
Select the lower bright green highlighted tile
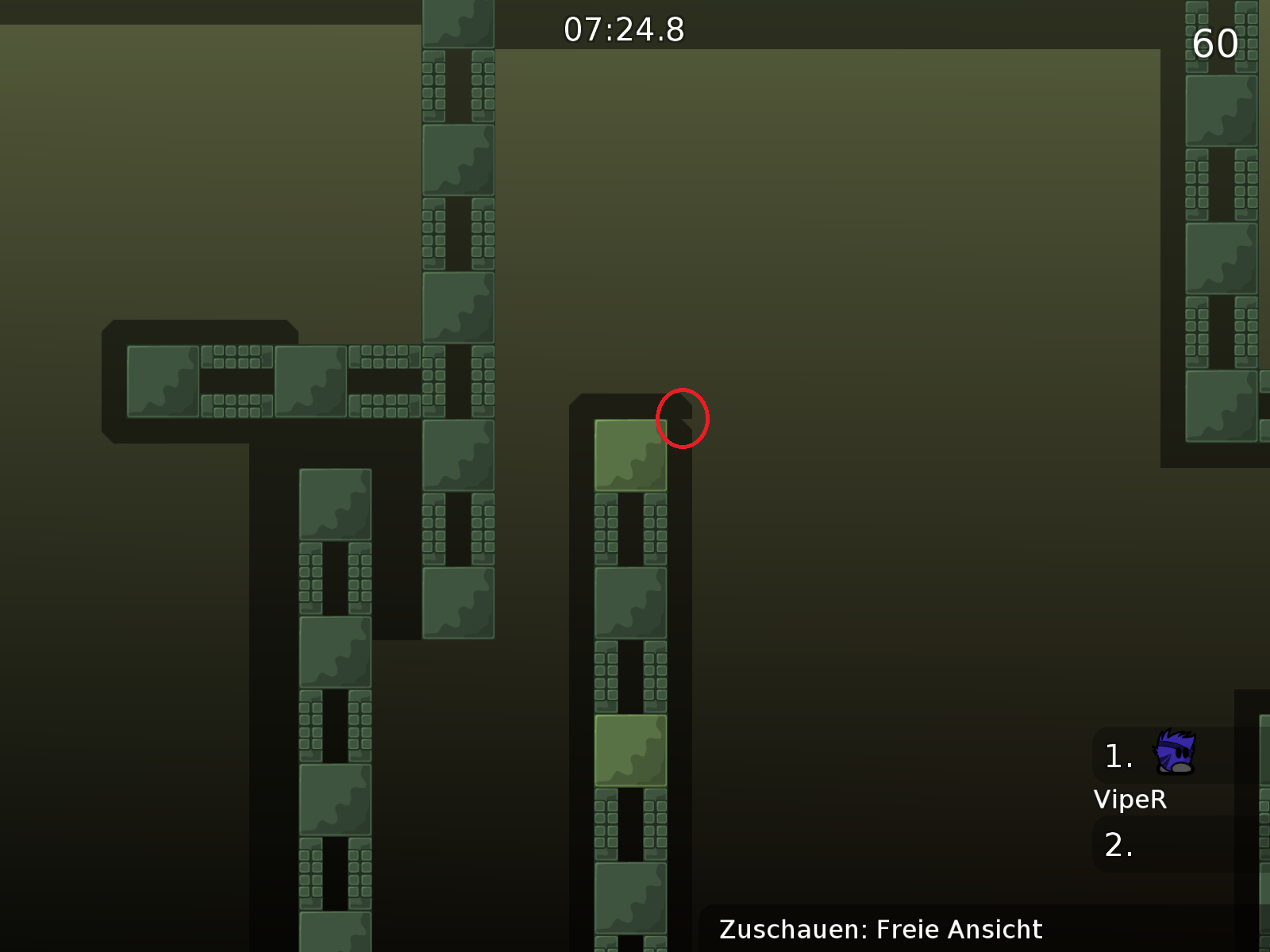[631, 750]
